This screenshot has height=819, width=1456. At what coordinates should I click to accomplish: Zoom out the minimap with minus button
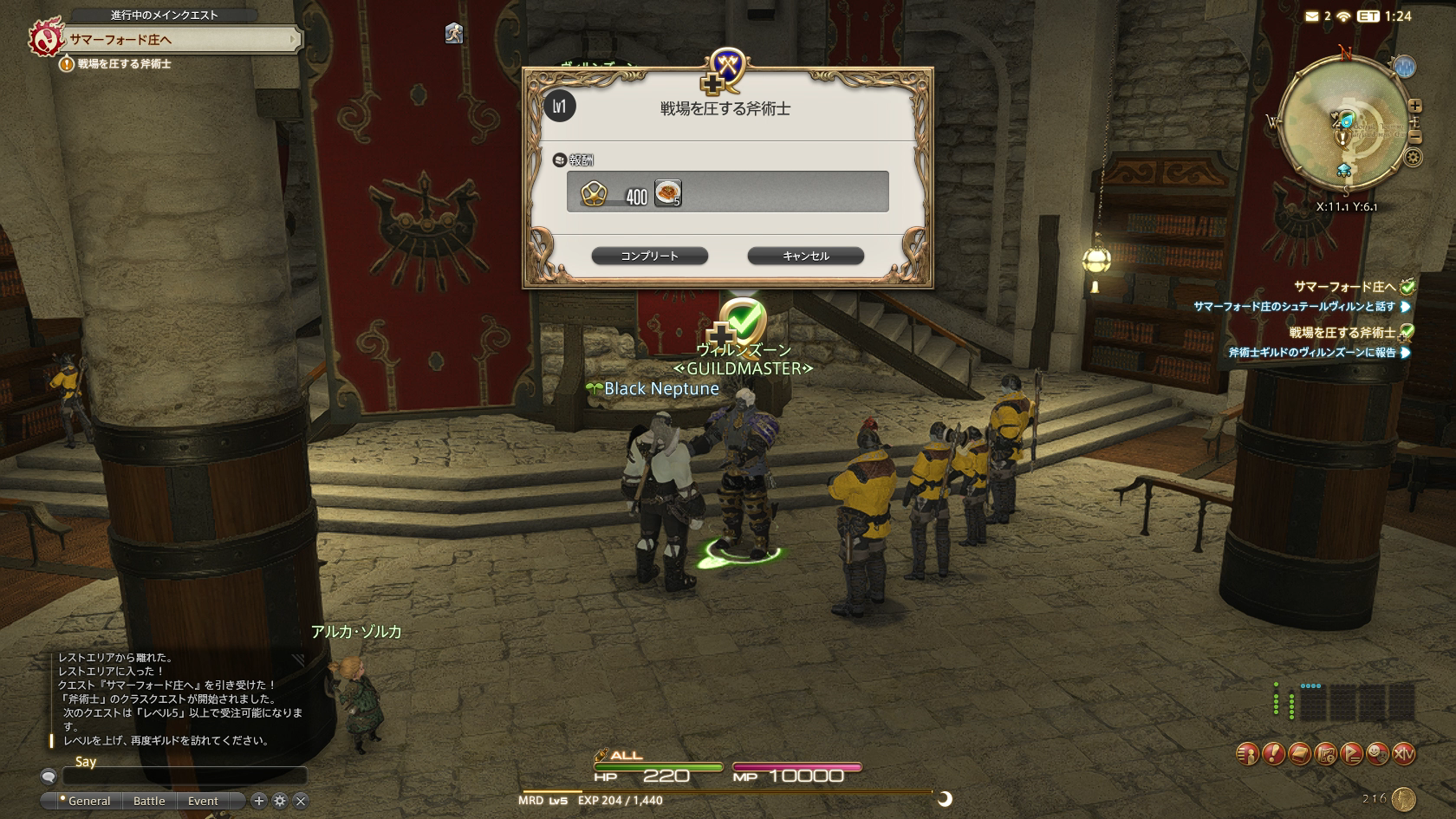pos(1415,137)
